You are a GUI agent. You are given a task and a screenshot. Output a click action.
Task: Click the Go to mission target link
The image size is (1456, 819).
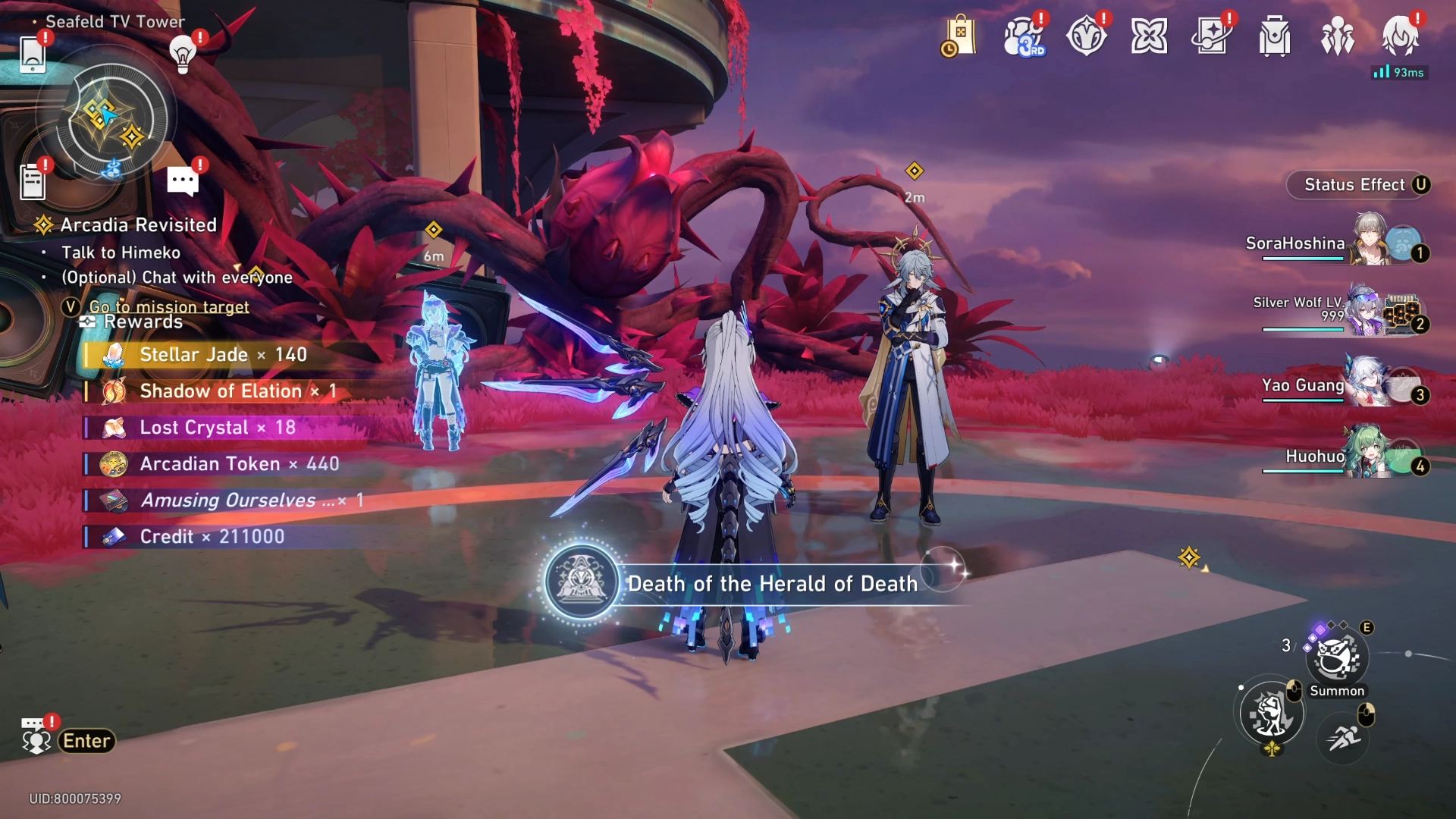coord(168,306)
